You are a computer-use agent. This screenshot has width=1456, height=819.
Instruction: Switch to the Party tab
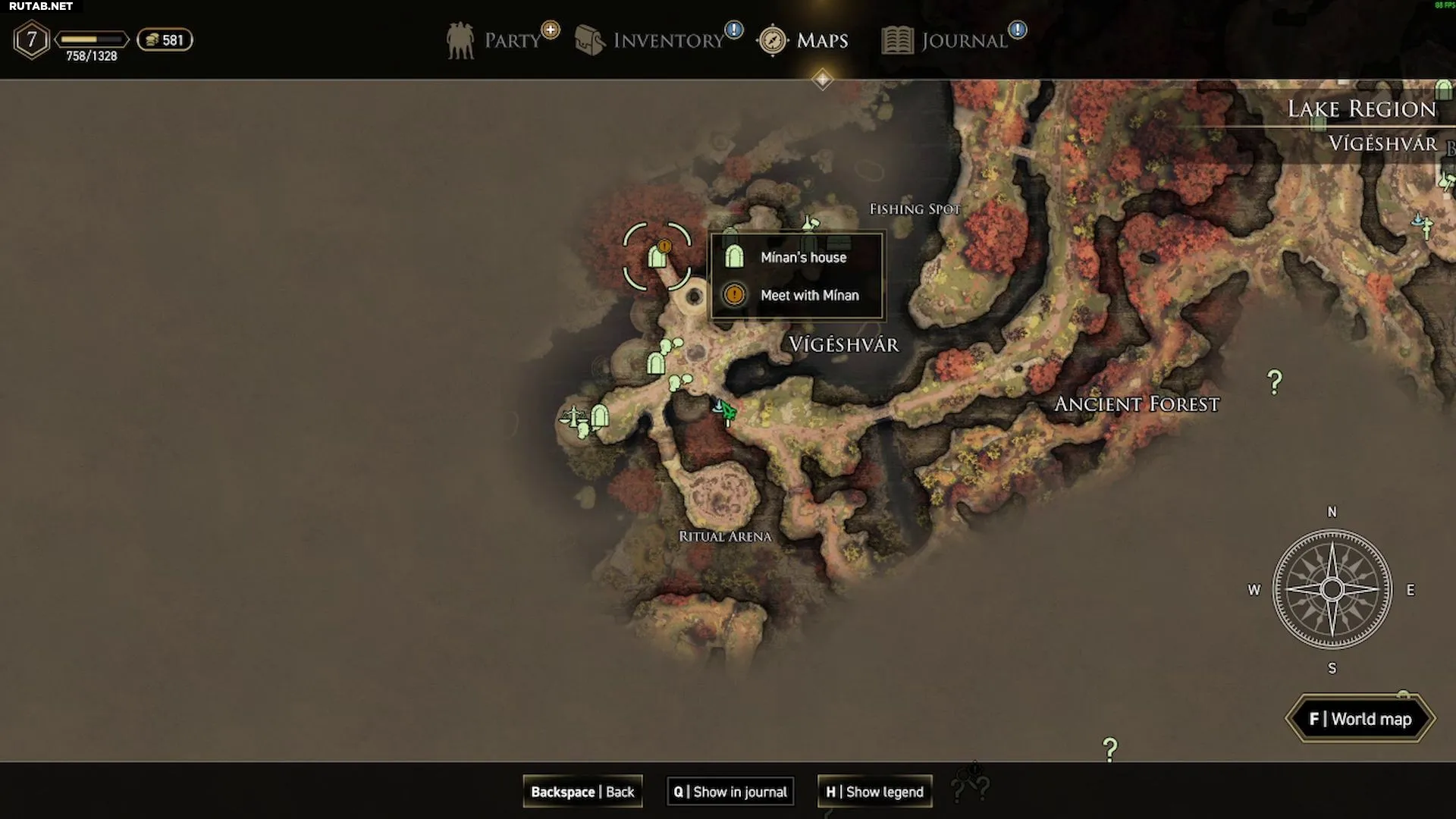494,40
